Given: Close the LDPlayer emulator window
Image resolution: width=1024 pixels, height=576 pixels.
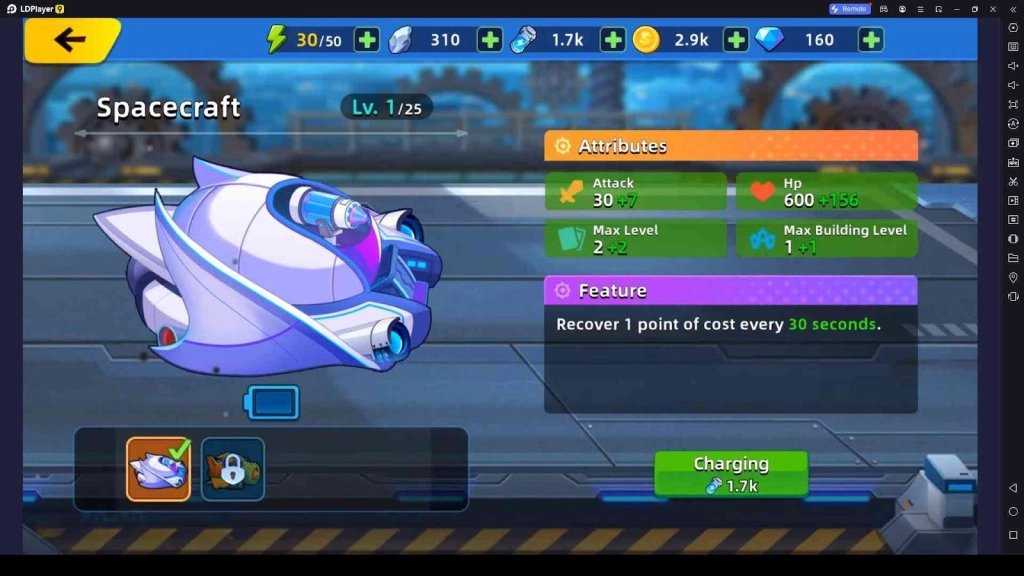Looking at the screenshot, I should pos(994,9).
